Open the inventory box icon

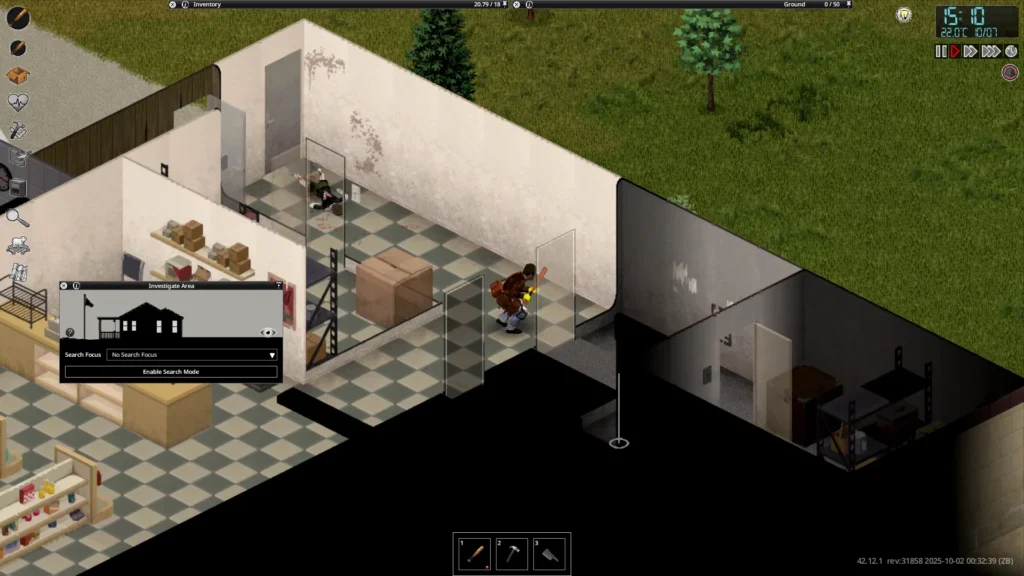pyautogui.click(x=17, y=75)
